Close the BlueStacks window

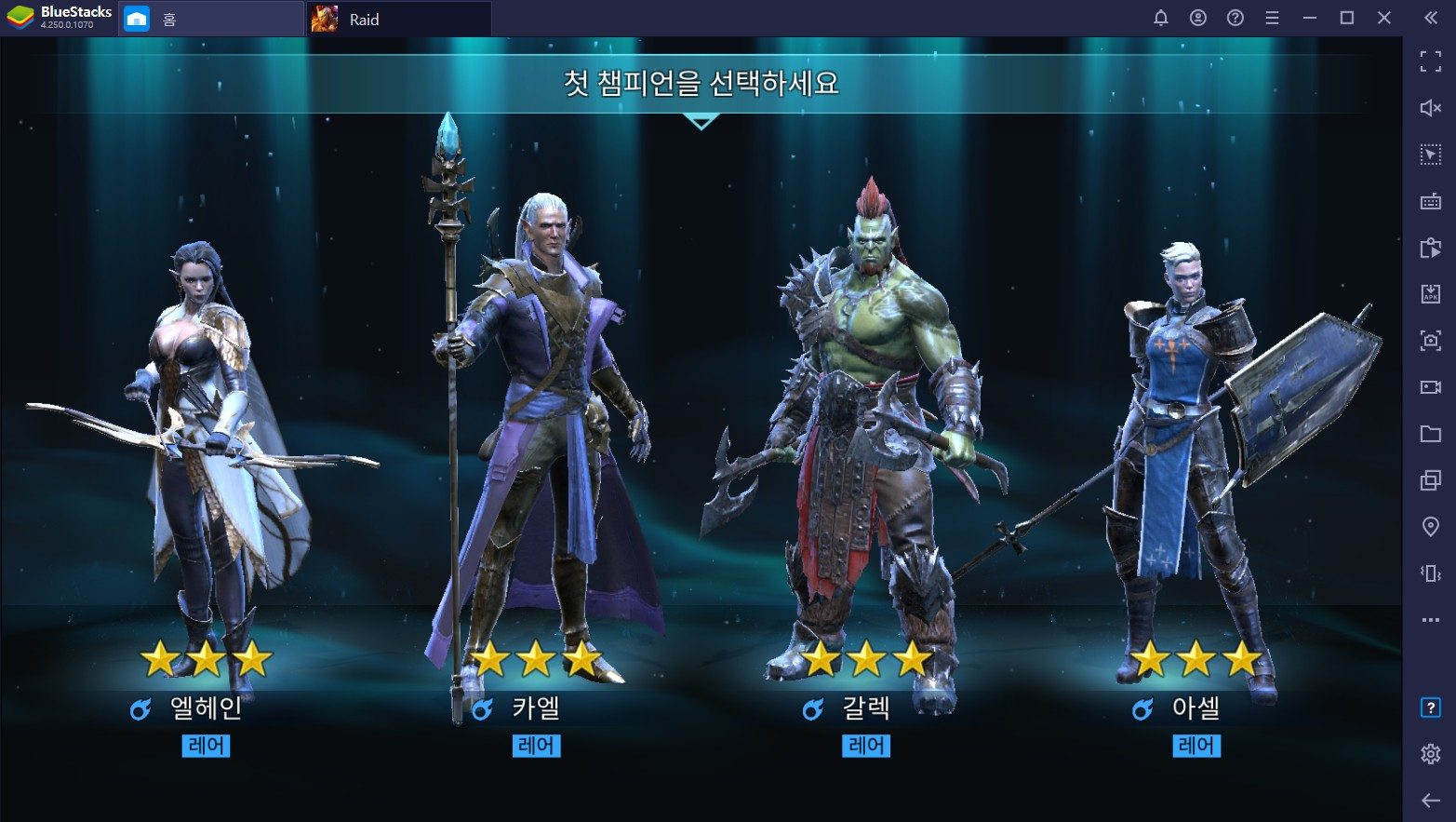coord(1384,18)
